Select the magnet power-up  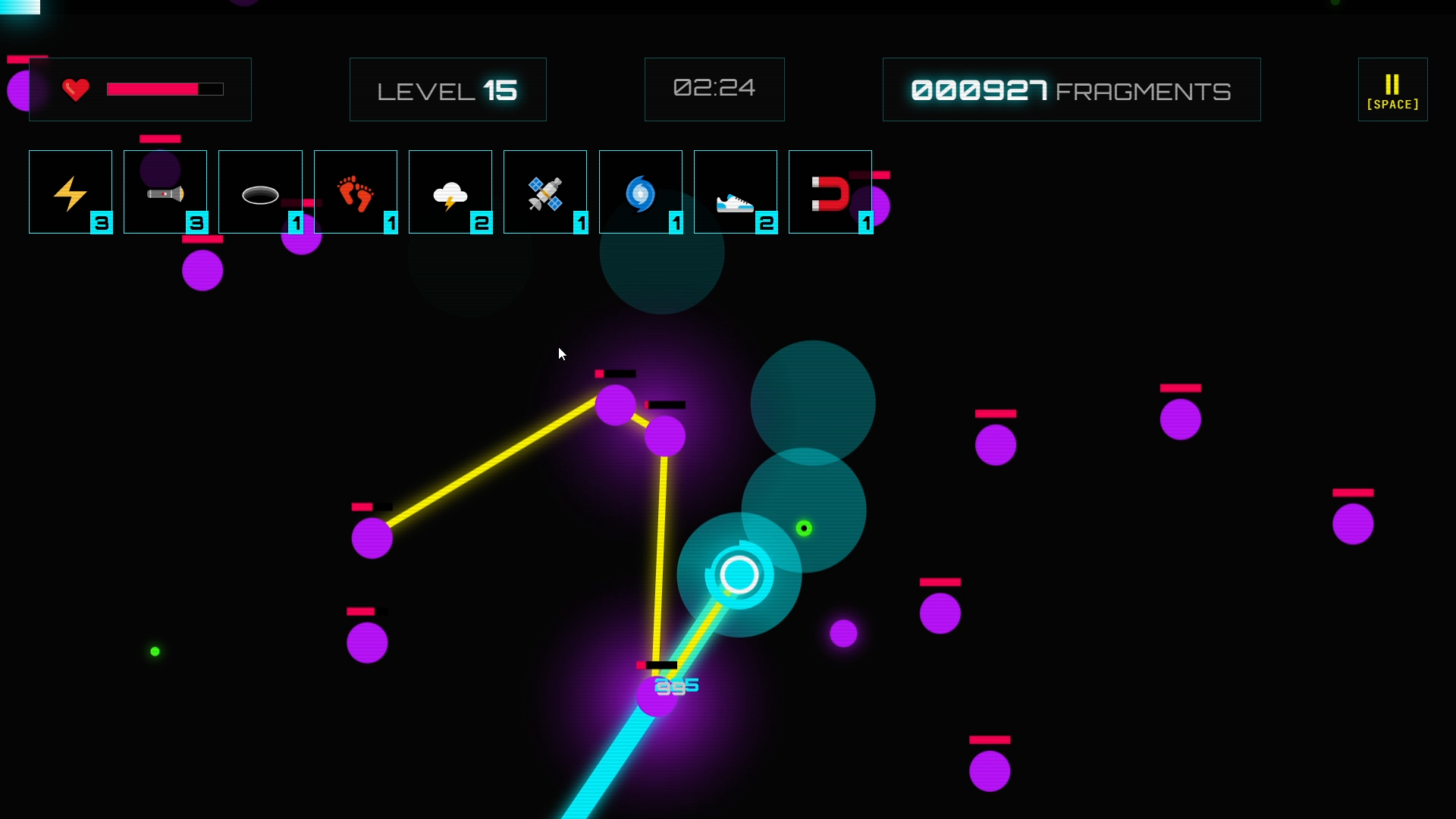coord(830,192)
